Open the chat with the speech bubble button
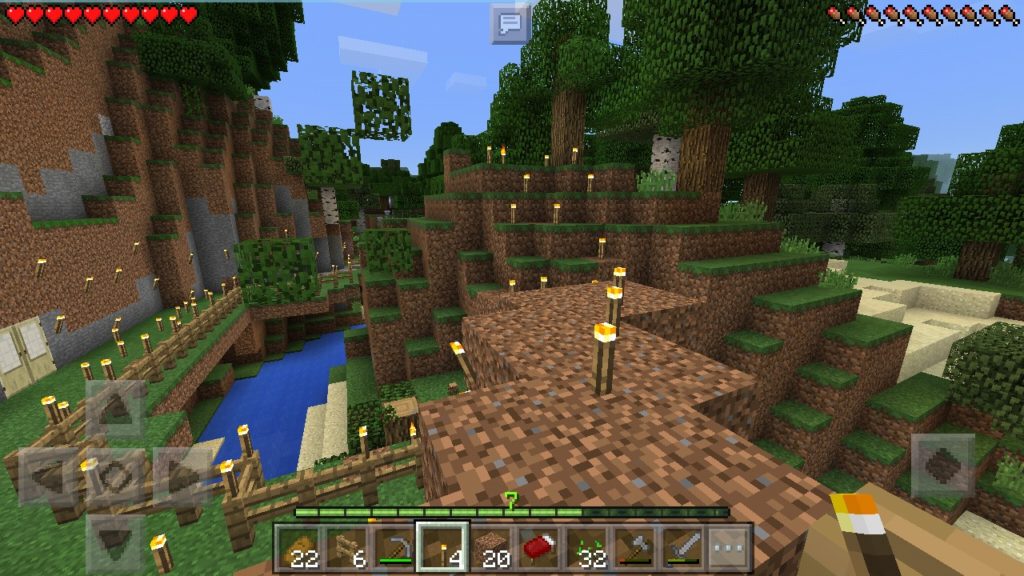Screen dimensions: 1024x576 click(510, 23)
